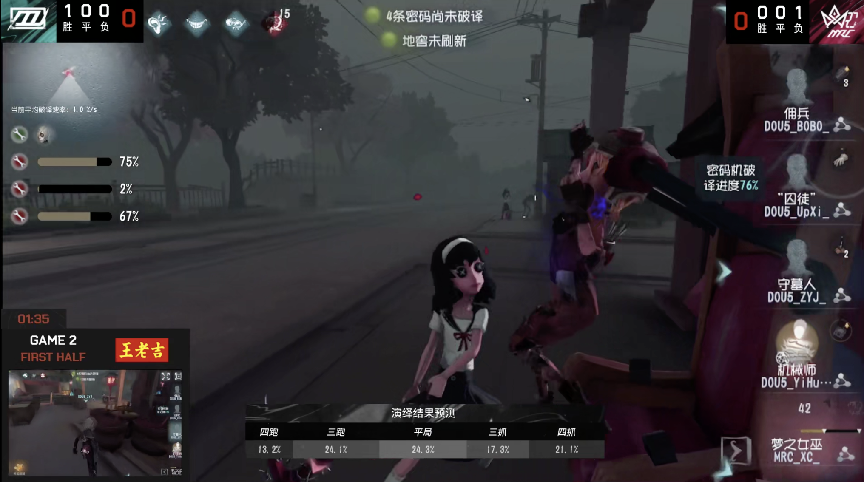Select the 佣兵 player DOU5_BOBO portrait
The height and width of the screenshot is (482, 864).
797,84
